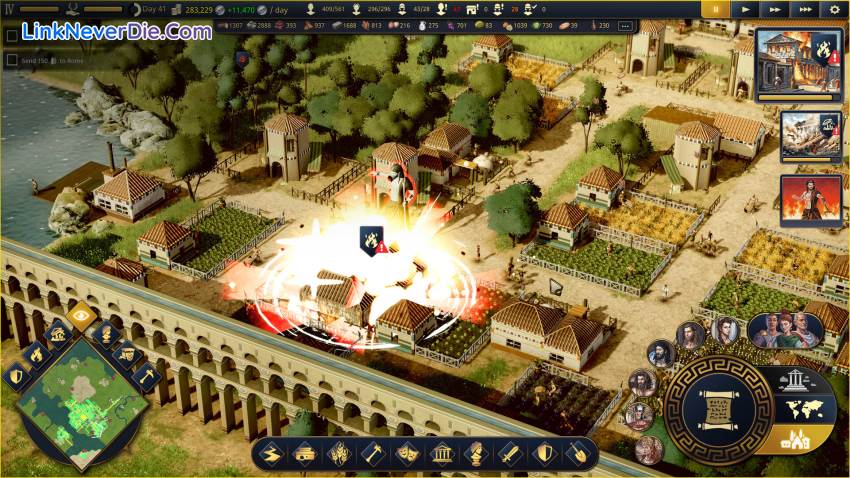This screenshot has width=850, height=478.
Task: Open the settings gear menu
Action: click(836, 9)
